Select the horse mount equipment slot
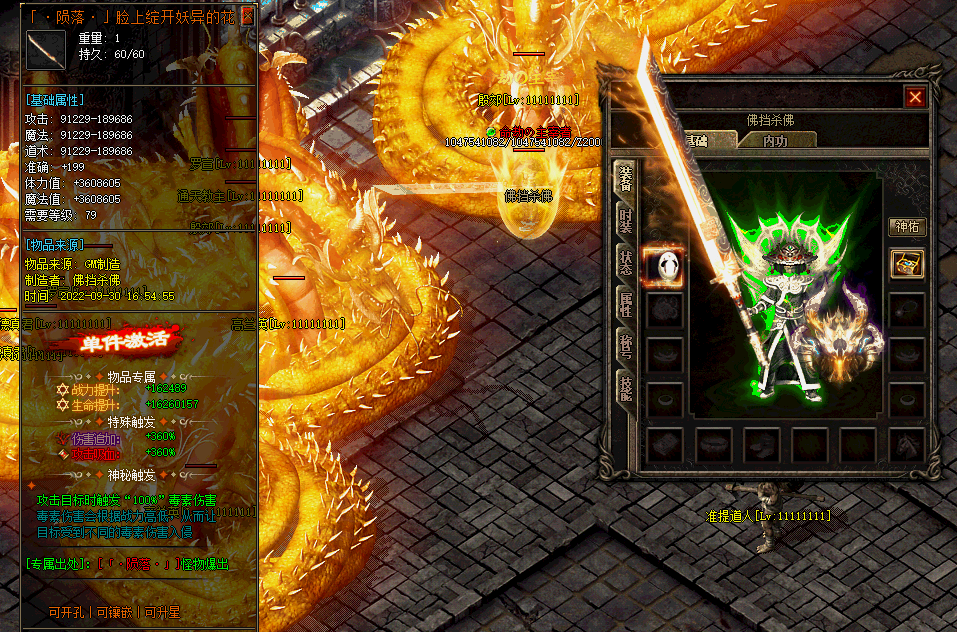The image size is (957, 632). (907, 444)
